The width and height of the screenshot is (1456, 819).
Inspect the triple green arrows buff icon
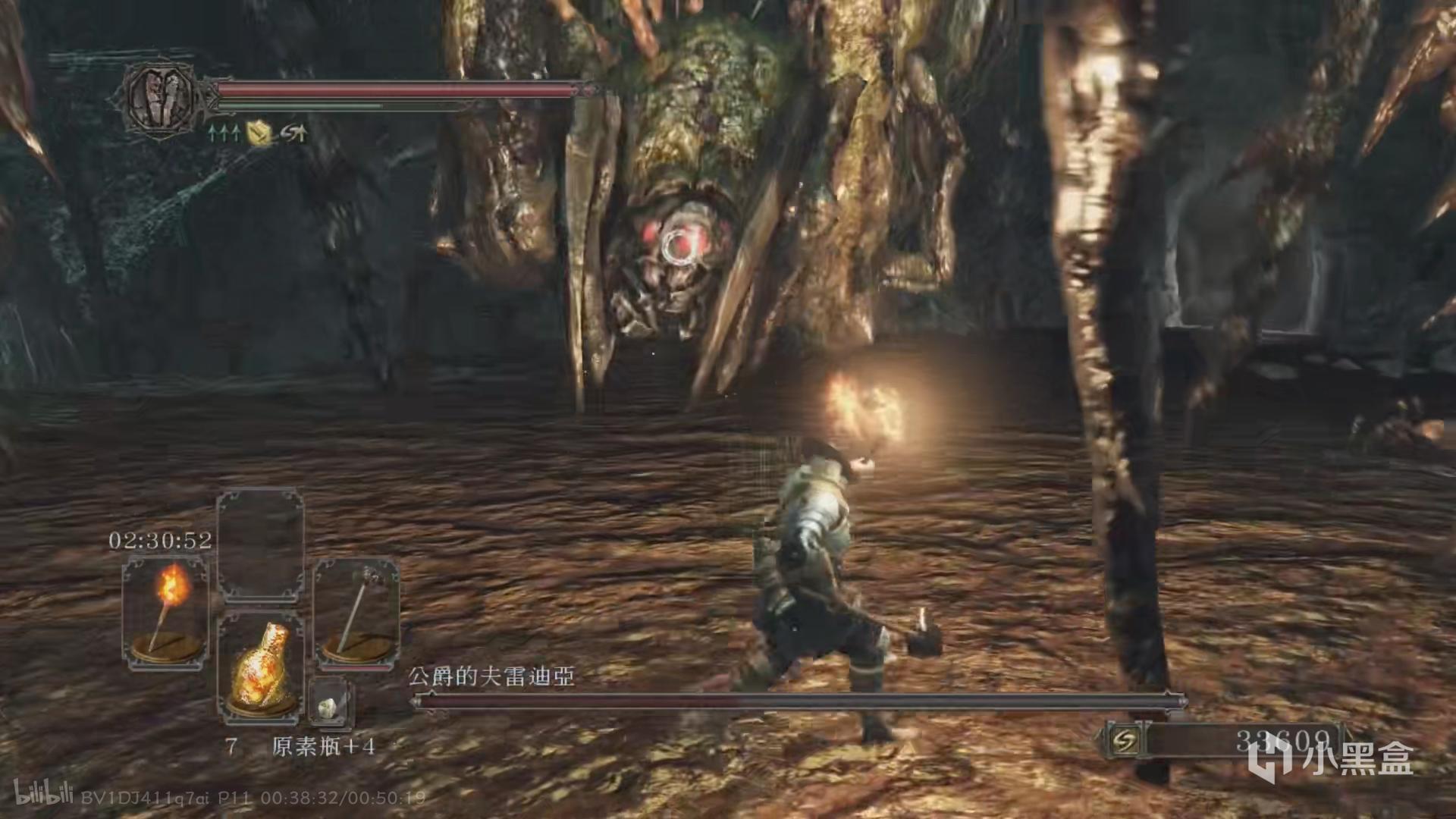[224, 133]
